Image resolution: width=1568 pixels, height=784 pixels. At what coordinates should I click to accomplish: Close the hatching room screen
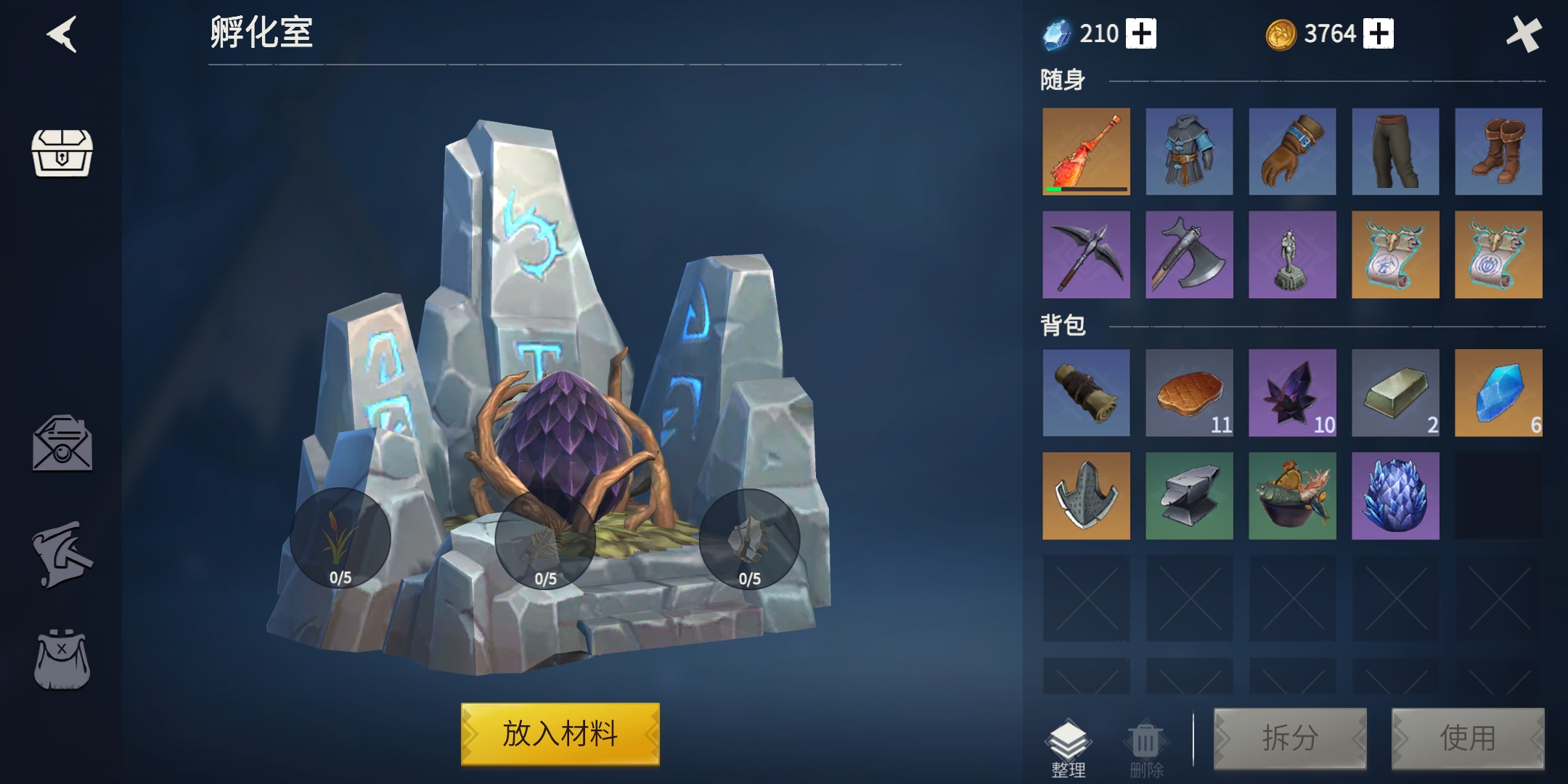click(1523, 34)
